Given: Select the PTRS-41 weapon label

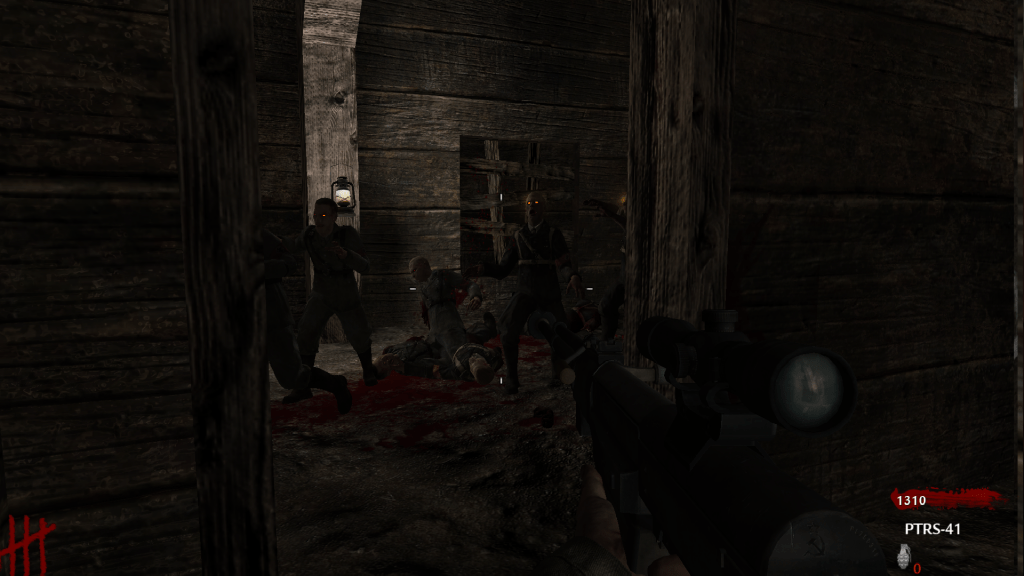Looking at the screenshot, I should coord(932,529).
